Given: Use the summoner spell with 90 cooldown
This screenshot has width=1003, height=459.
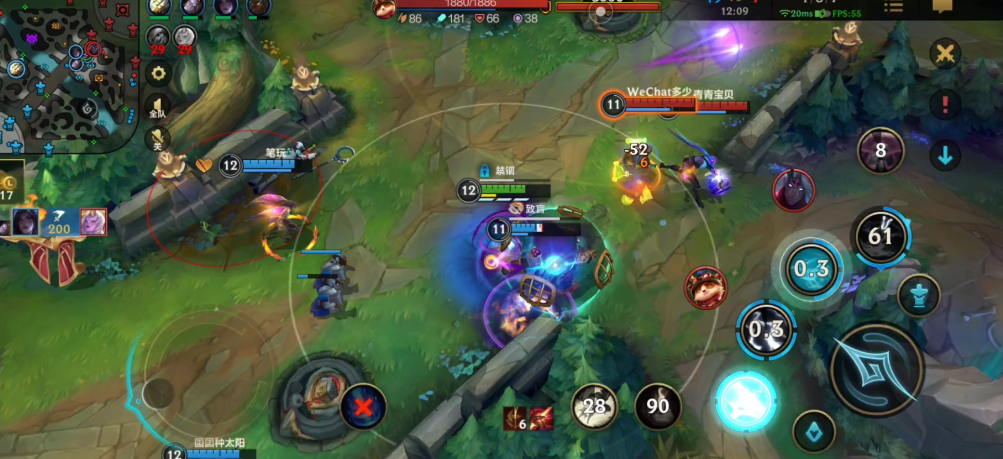Looking at the screenshot, I should pos(658,406).
